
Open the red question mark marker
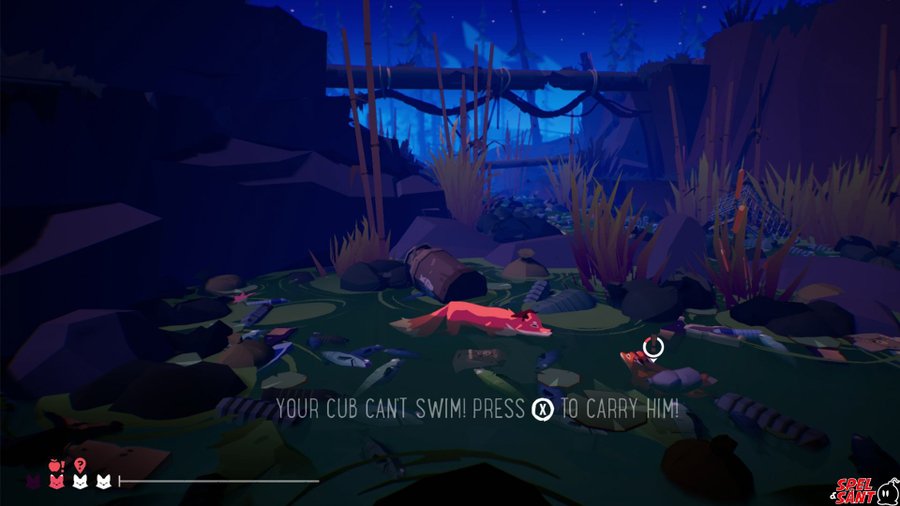79,464
